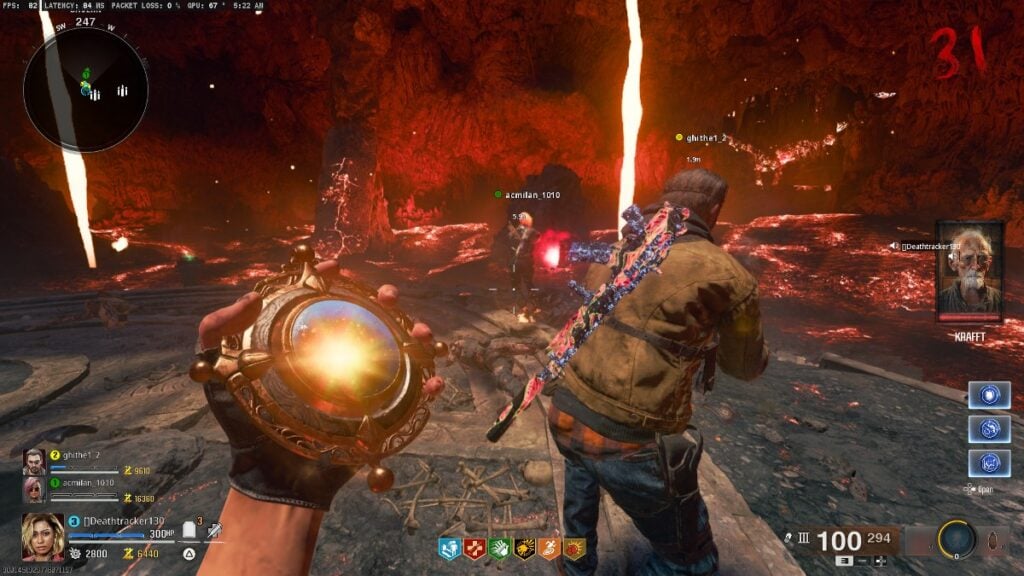Image resolution: width=1024 pixels, height=576 pixels.
Task: Click the syringe self-revive icon
Action: pos(213,530)
